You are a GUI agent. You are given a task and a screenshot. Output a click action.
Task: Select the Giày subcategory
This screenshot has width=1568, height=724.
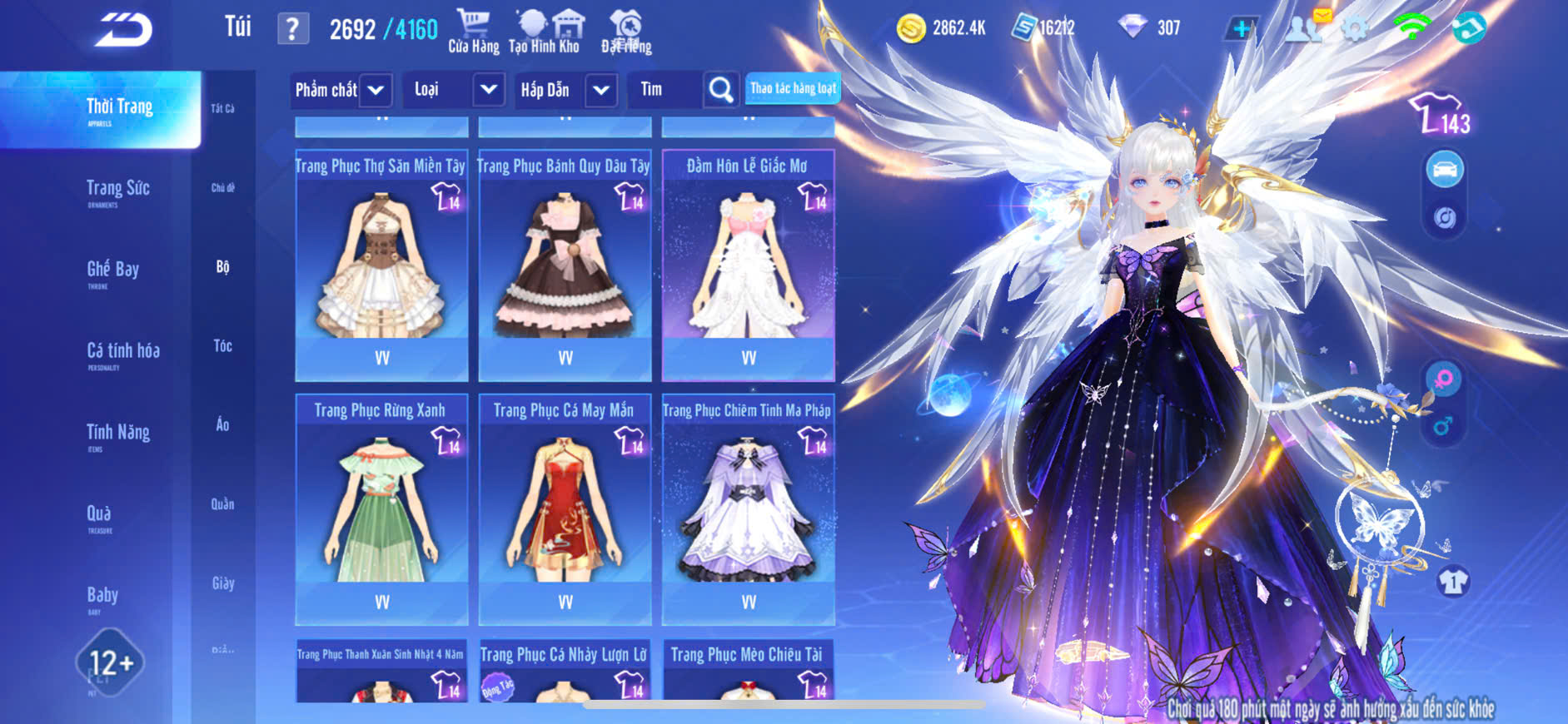pos(222,583)
